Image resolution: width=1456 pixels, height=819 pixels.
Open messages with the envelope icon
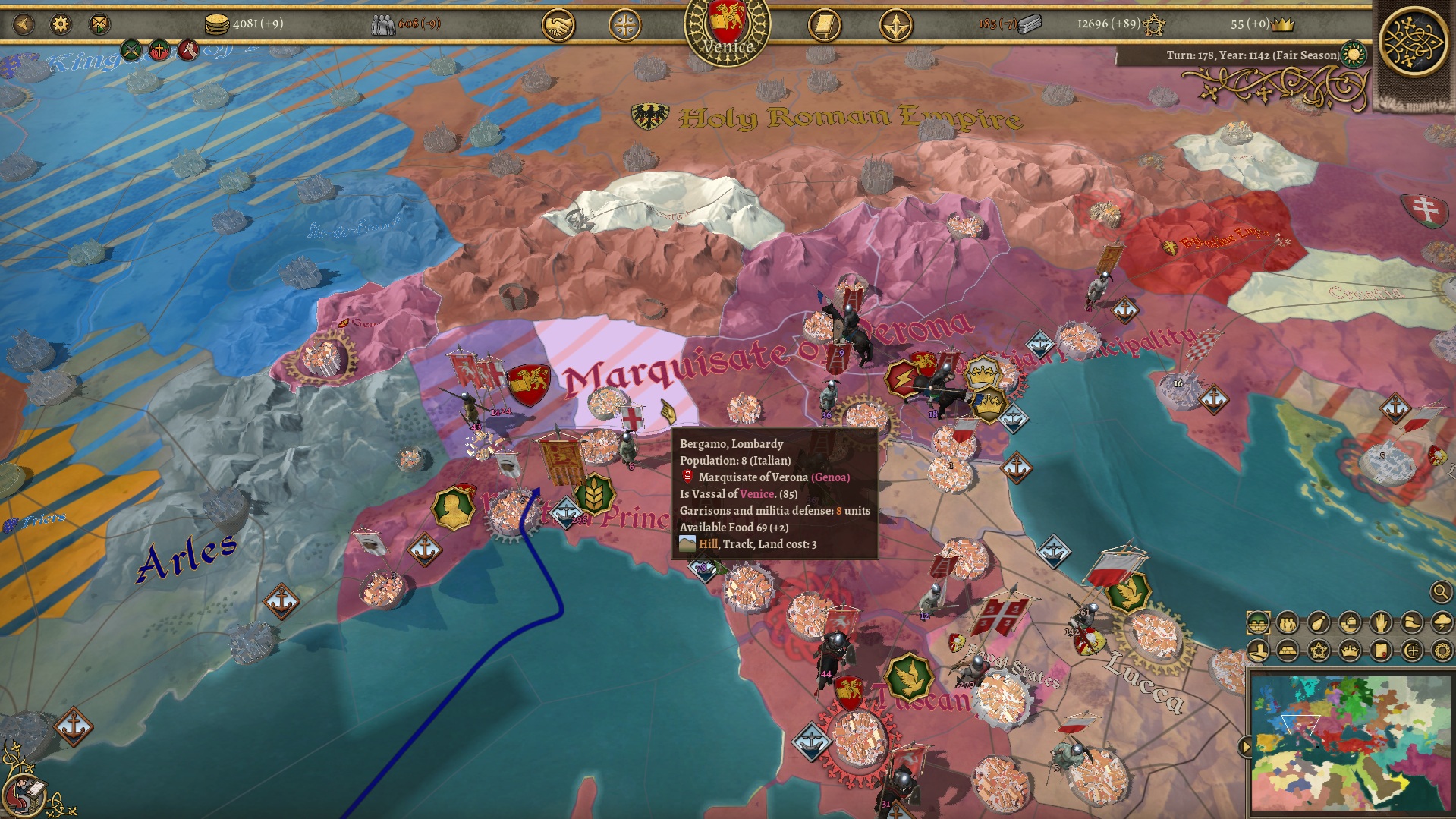(99, 23)
